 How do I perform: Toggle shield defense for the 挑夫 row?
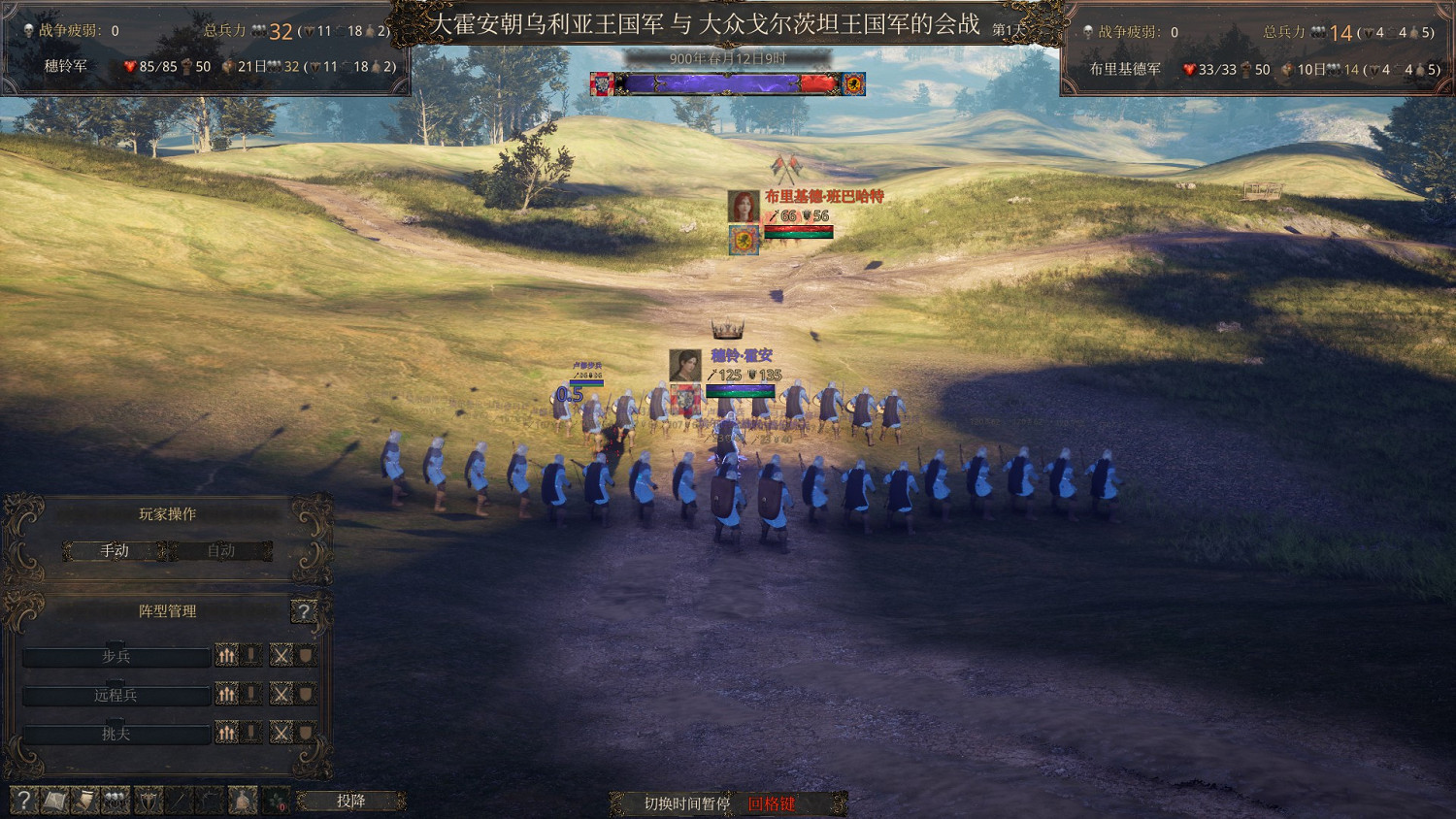click(304, 733)
